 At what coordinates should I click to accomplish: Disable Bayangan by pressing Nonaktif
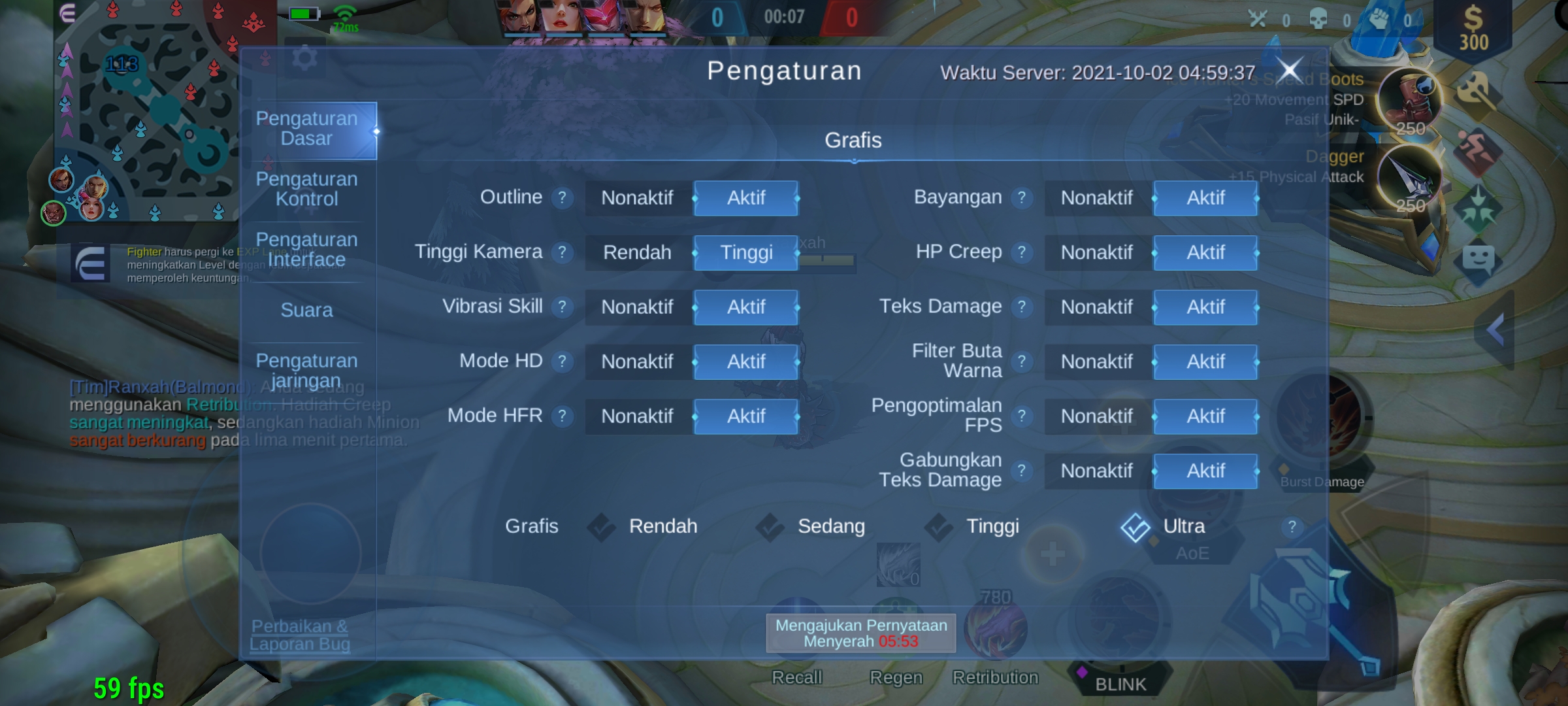click(x=1096, y=197)
